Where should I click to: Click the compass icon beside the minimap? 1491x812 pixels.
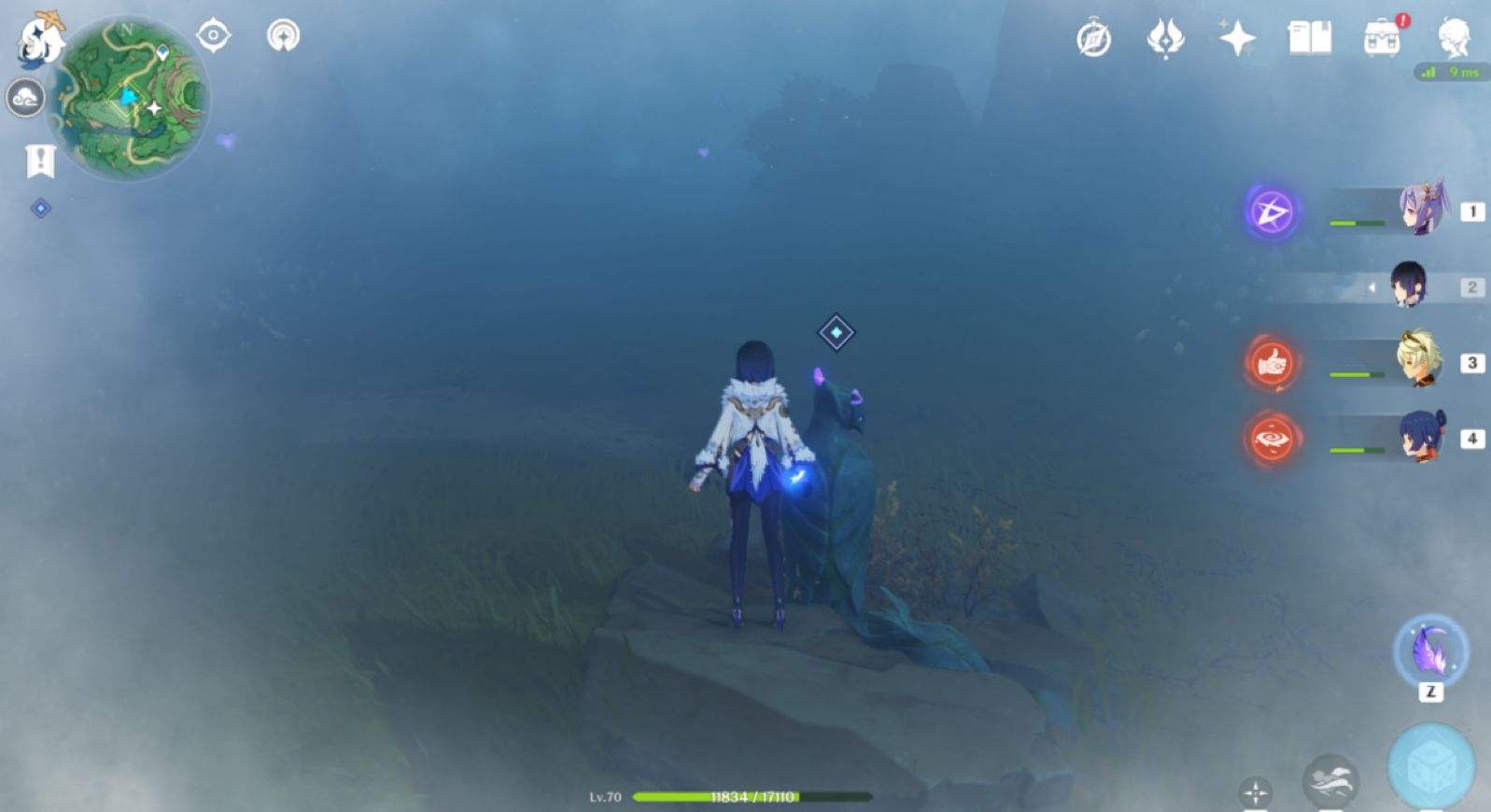tap(215, 35)
